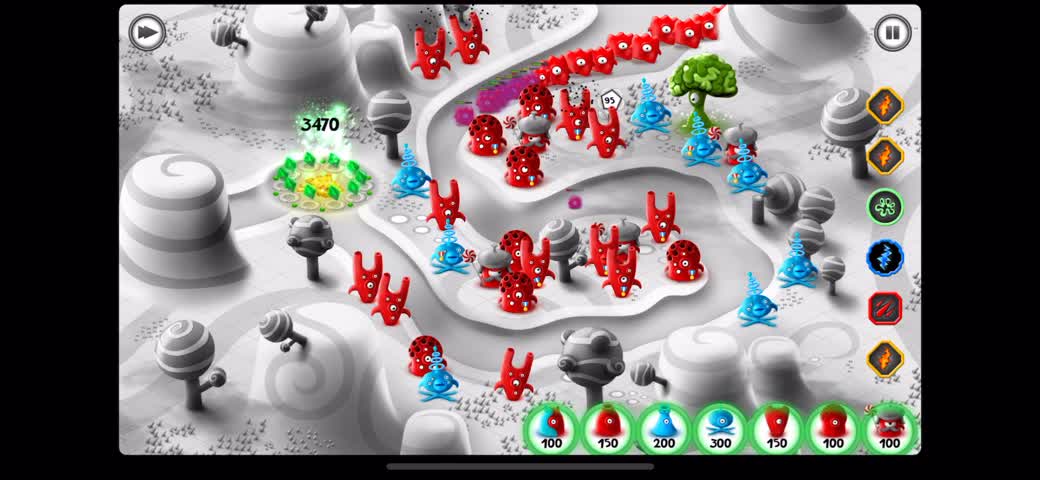Screen dimensions: 1040x480
Task: Pick the blue crossbones tower costing 300
Action: coord(720,427)
